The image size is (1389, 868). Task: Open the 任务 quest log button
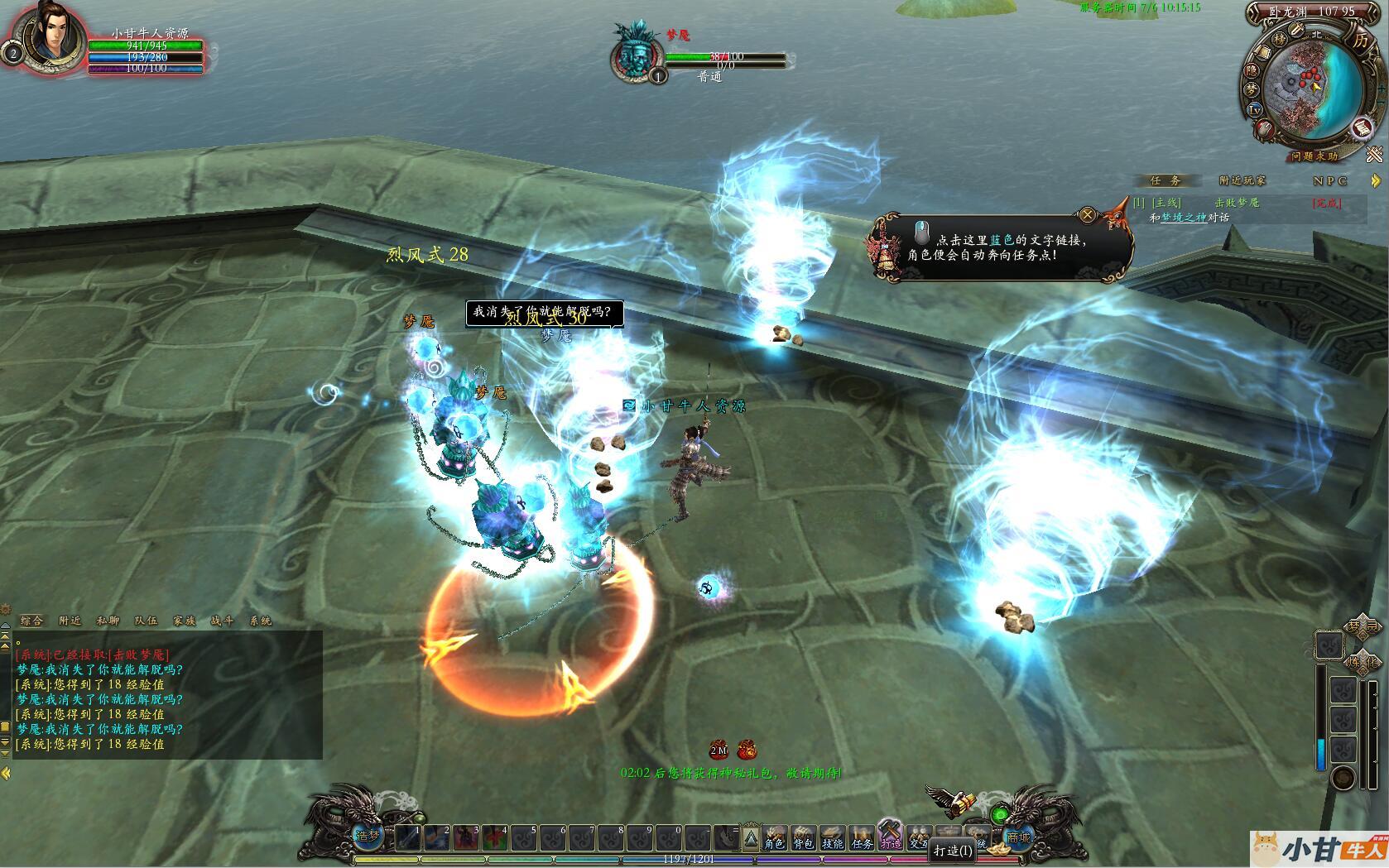(862, 837)
